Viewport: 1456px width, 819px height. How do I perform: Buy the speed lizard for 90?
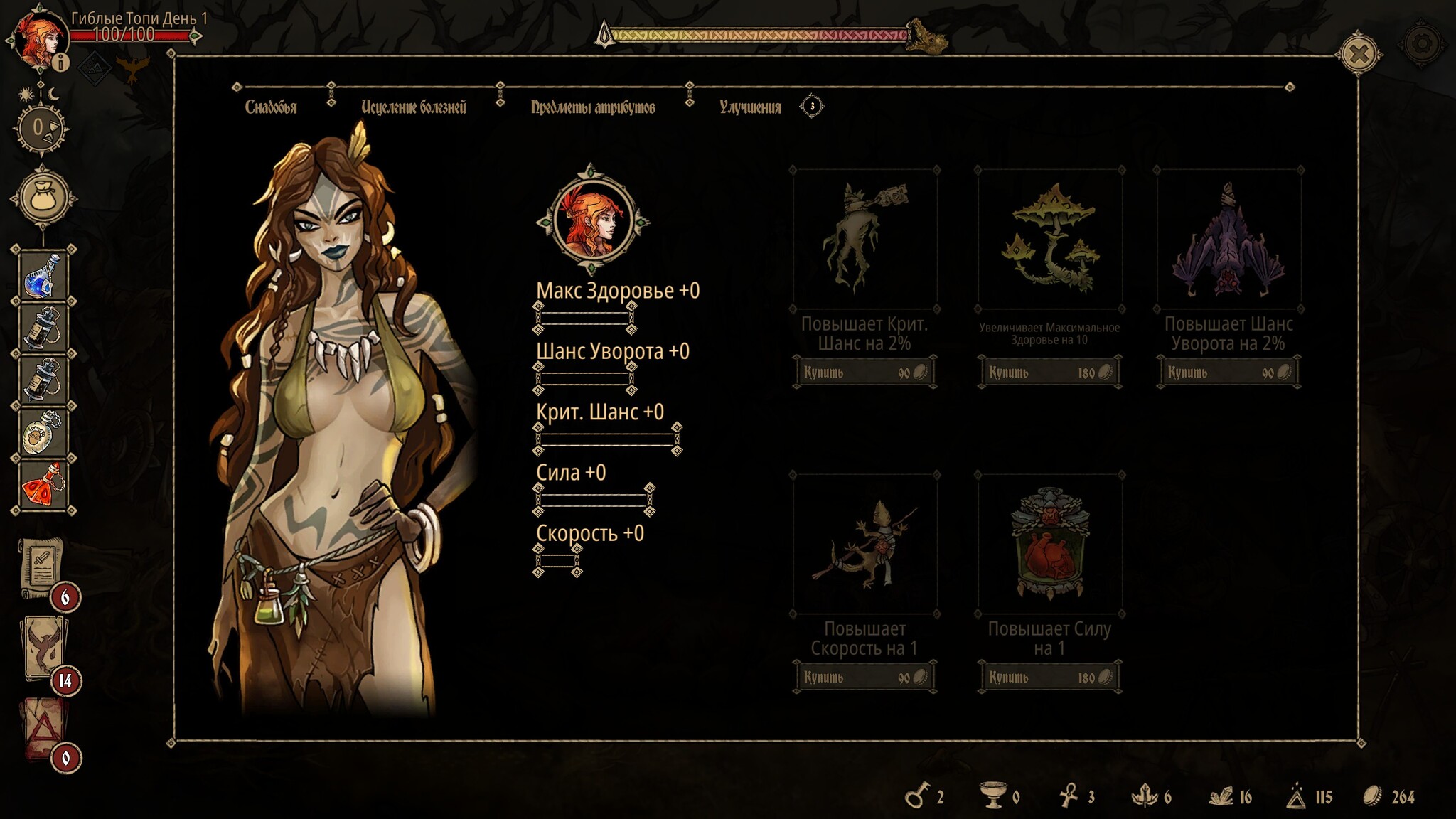[x=864, y=678]
